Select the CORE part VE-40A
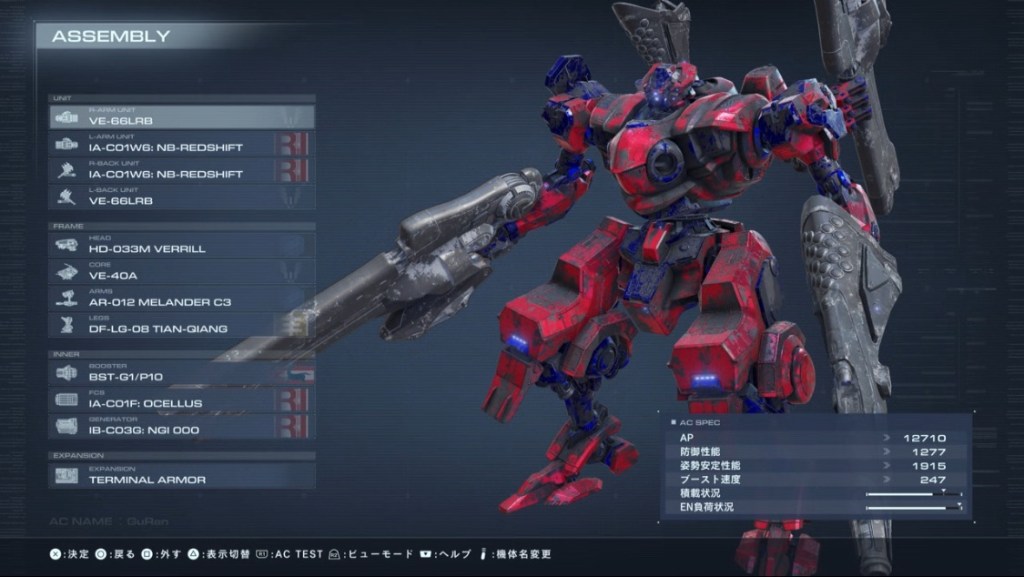This screenshot has width=1024, height=577. (x=182, y=272)
